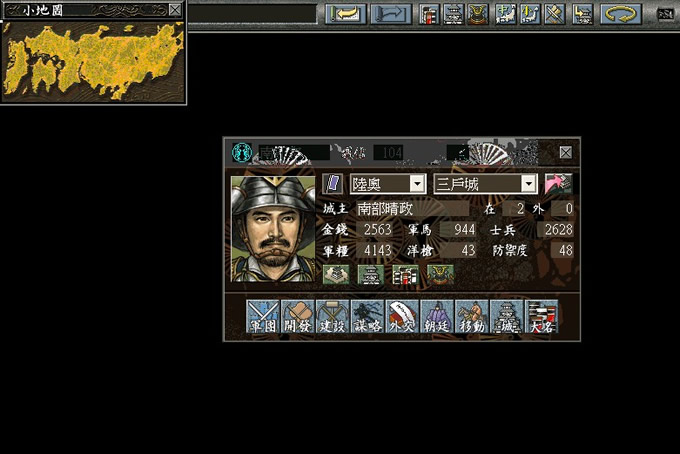680x454 pixels.
Task: Select the 移動 move command
Action: click(472, 316)
